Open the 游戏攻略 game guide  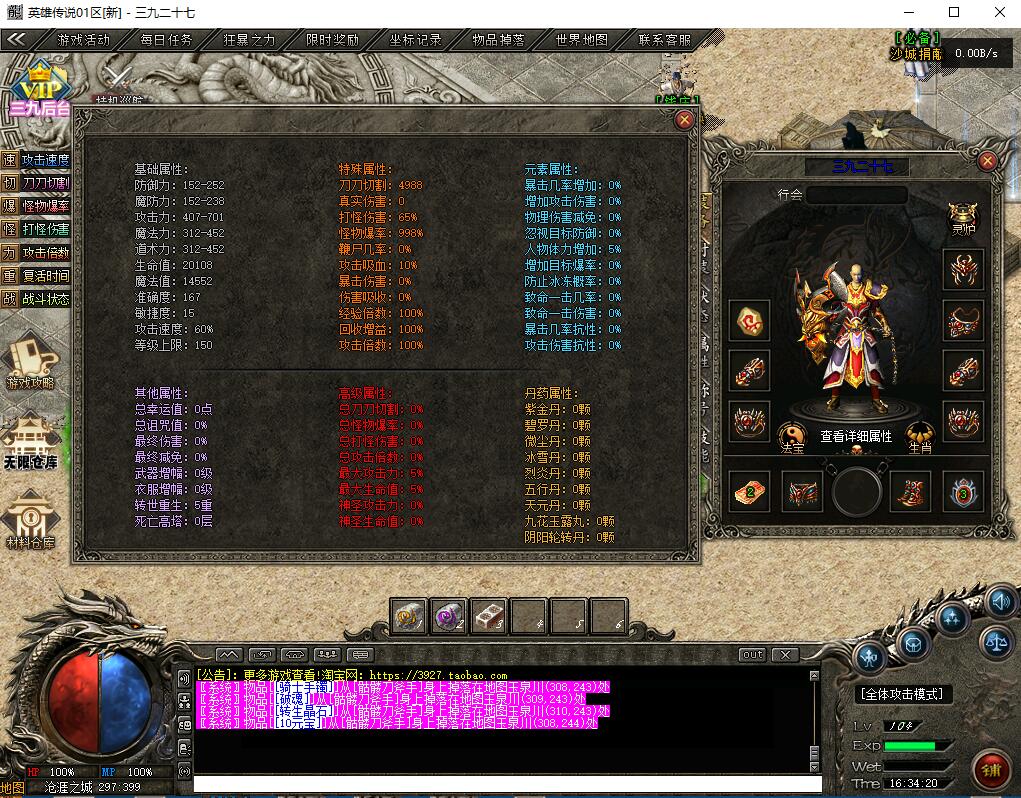[x=31, y=362]
